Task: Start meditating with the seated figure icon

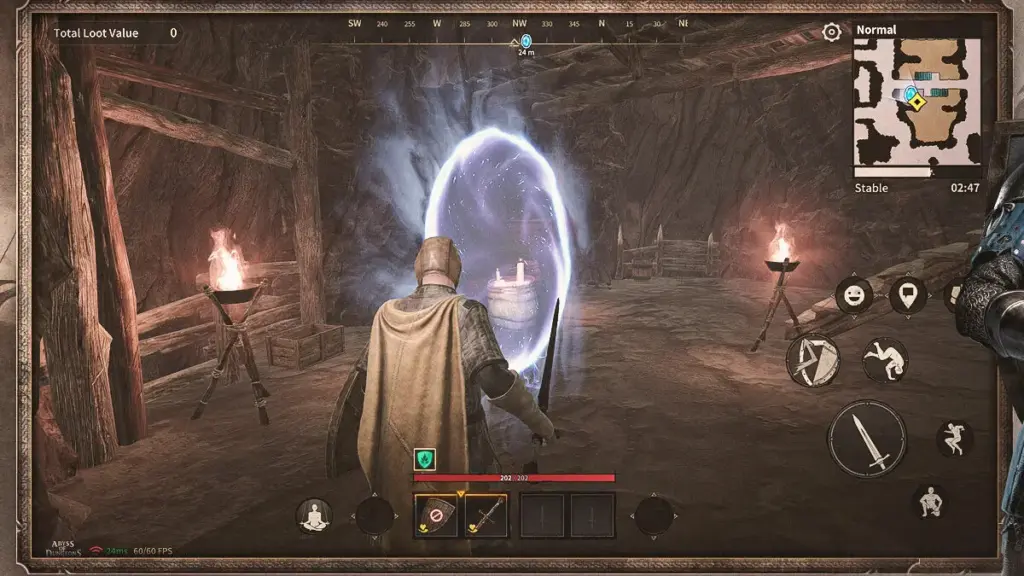Action: pos(314,515)
